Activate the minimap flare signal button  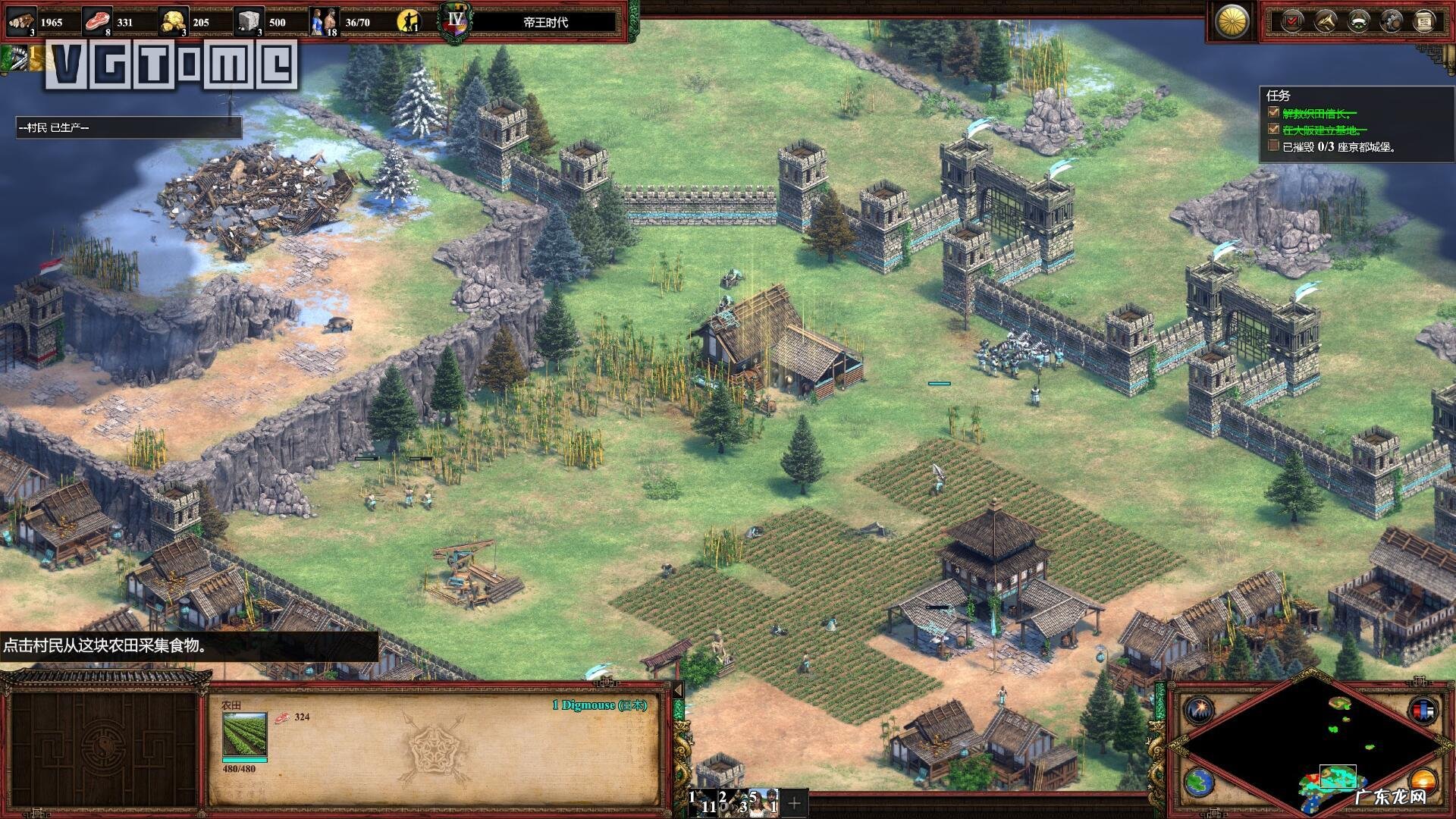click(1200, 710)
